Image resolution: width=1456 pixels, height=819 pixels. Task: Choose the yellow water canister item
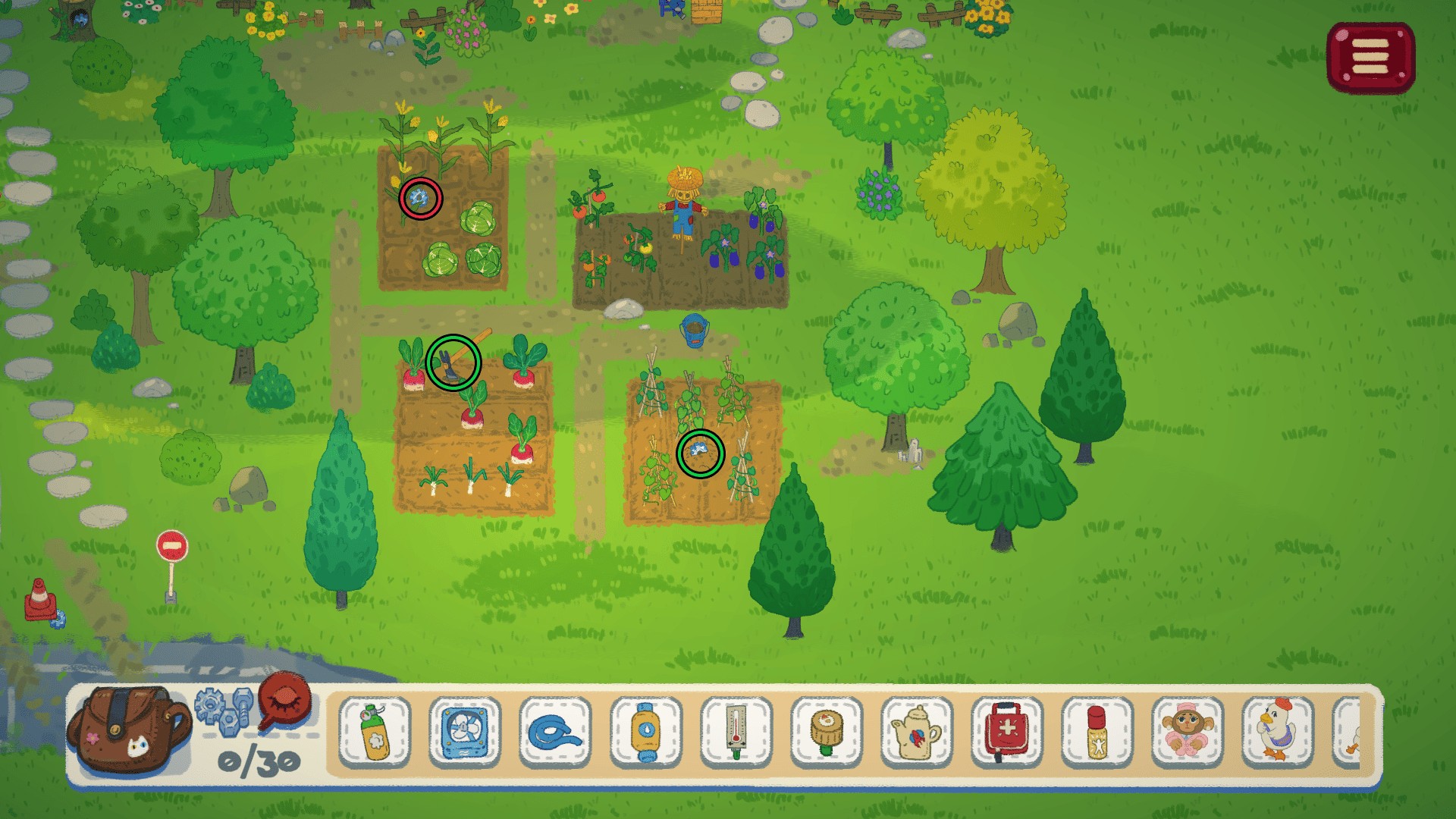(x=645, y=732)
